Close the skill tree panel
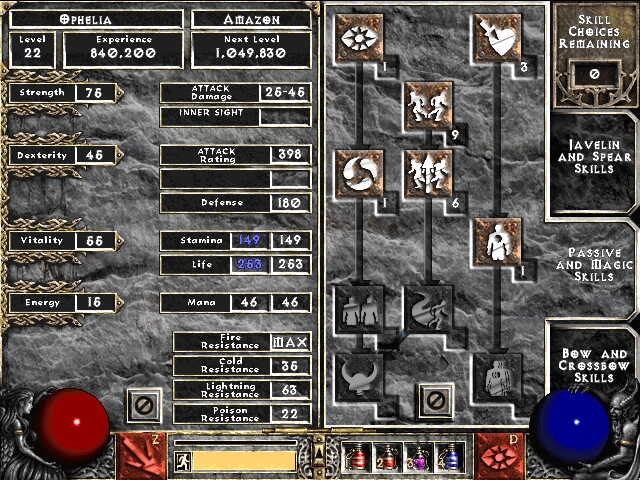This screenshot has width=640, height=480. point(434,401)
